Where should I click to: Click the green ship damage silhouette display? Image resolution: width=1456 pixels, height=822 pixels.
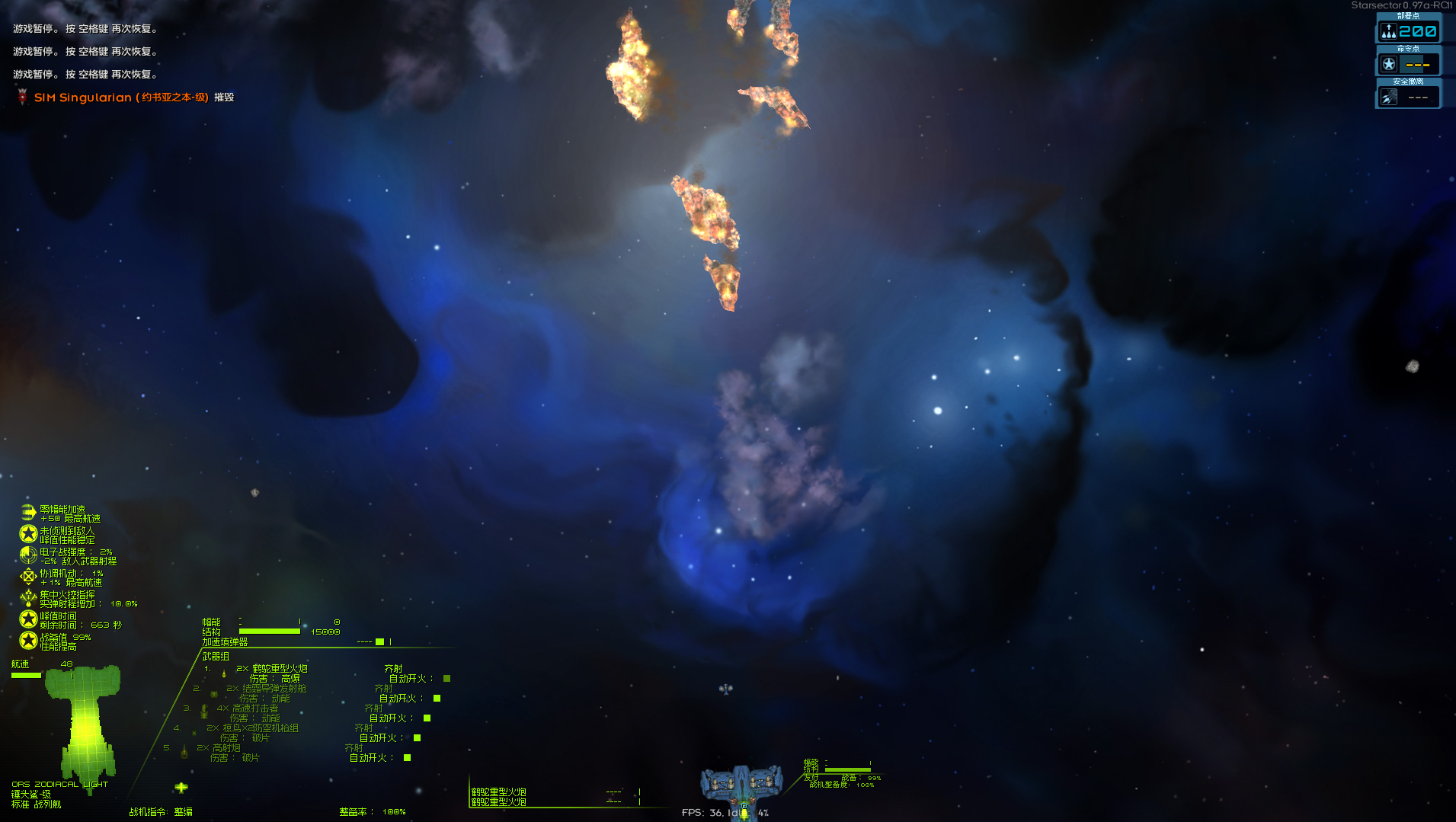point(84,724)
